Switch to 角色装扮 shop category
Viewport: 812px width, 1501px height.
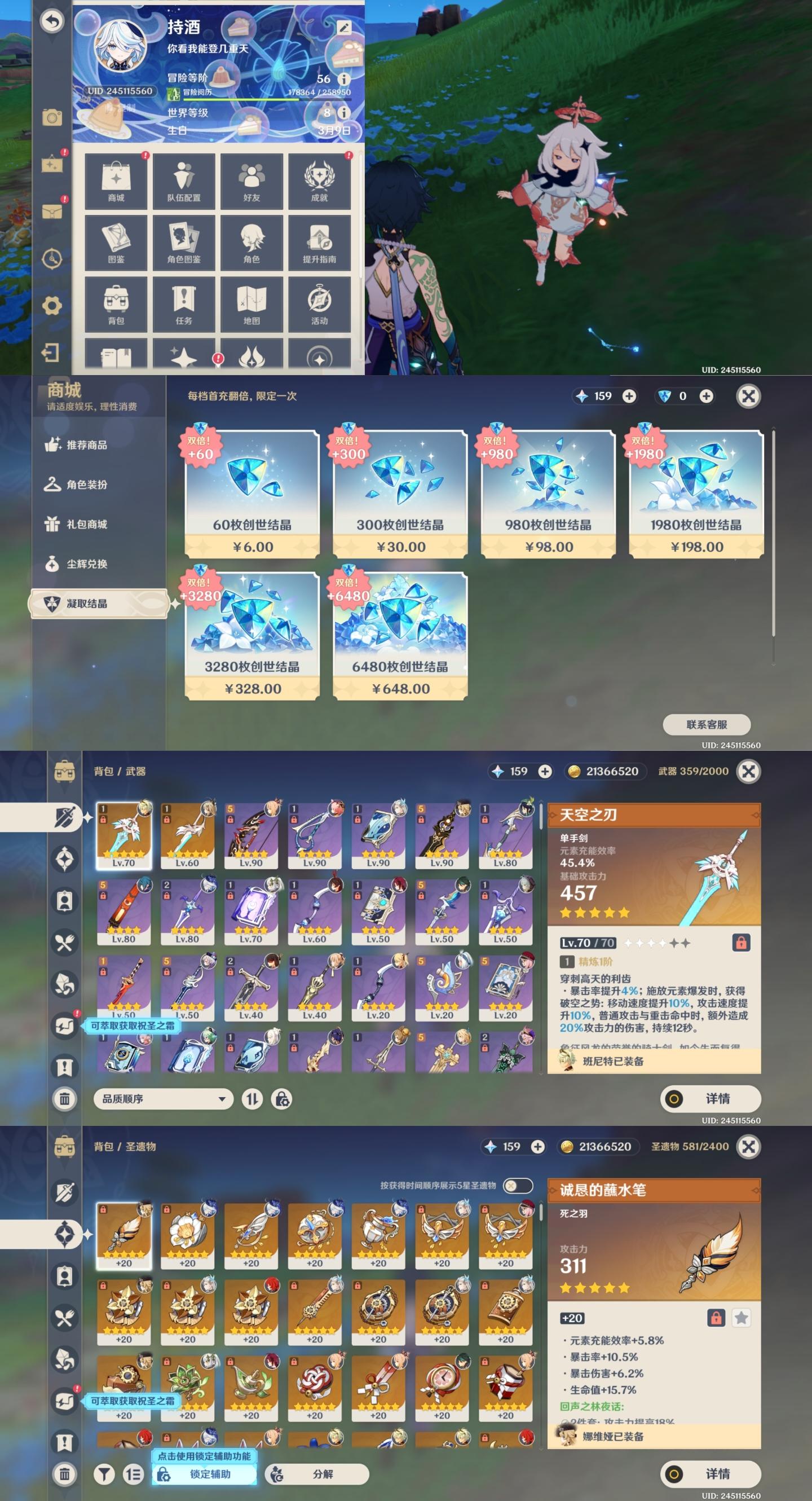[x=86, y=485]
